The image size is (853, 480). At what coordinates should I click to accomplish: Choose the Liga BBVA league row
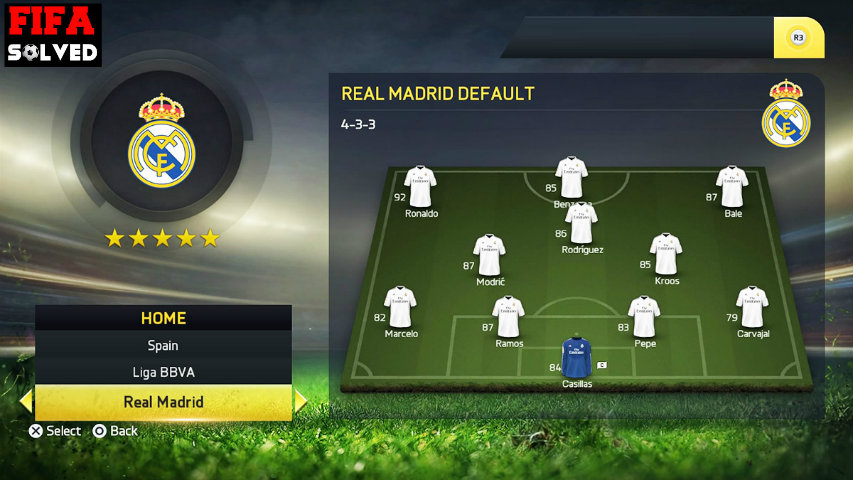coord(163,373)
